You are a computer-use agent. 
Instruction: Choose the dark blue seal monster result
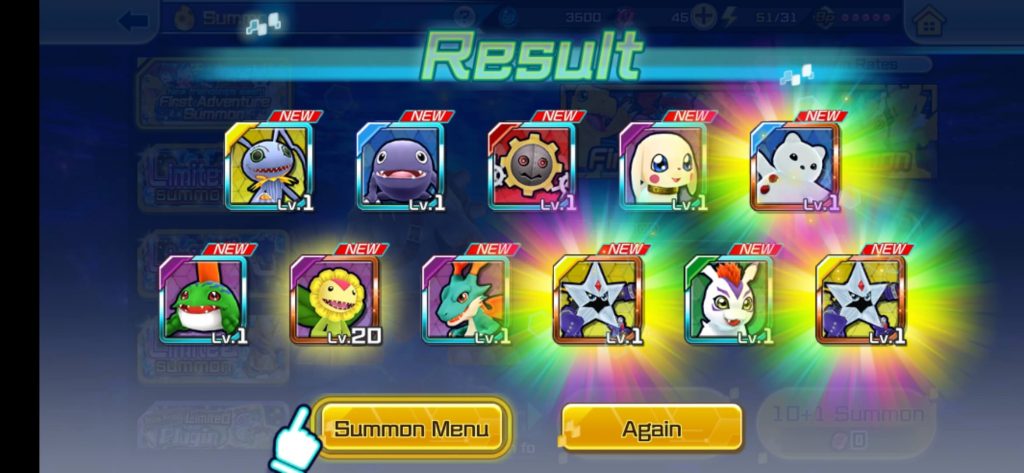[x=400, y=166]
